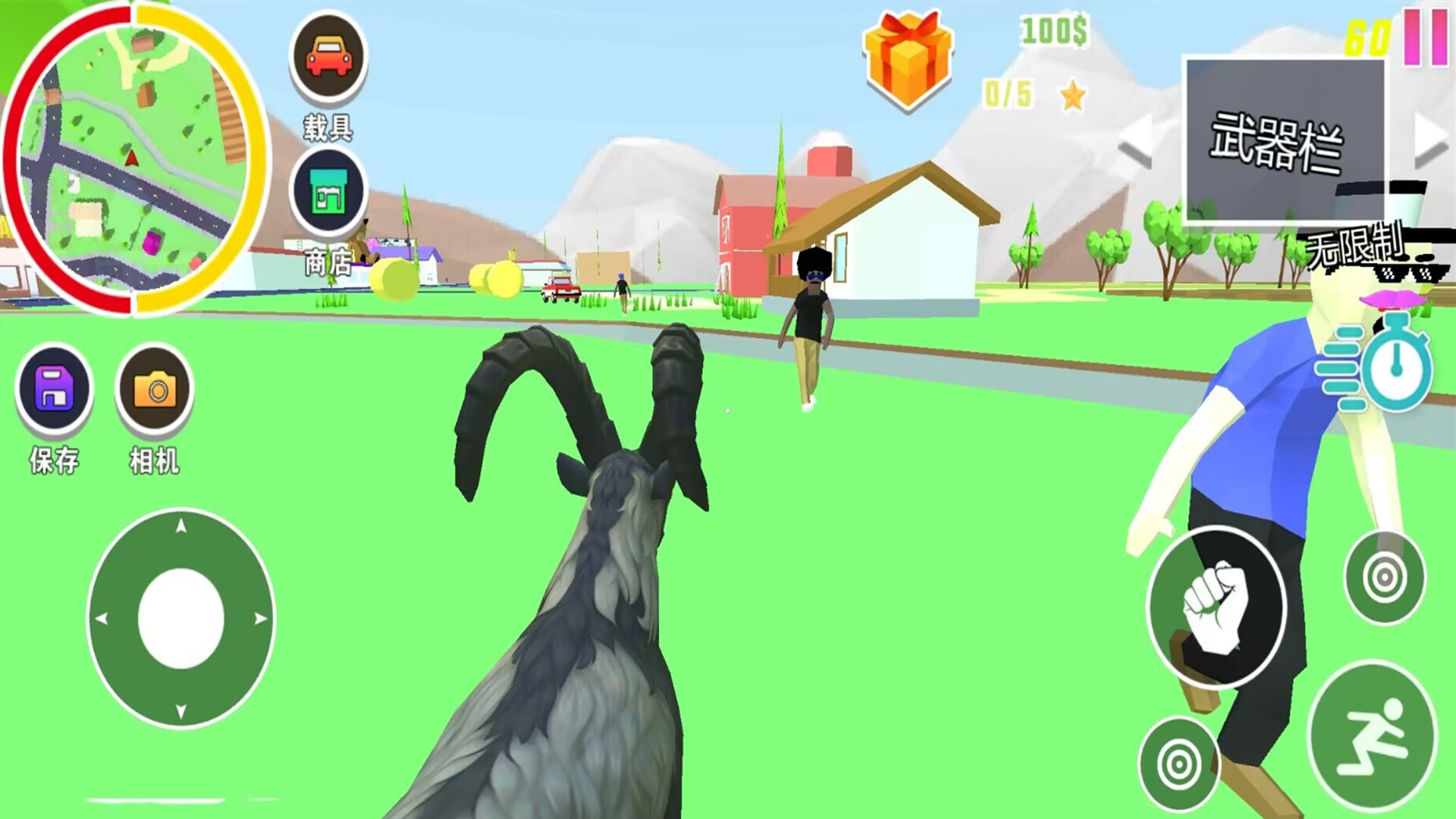This screenshot has width=1456, height=819.
Task: Click the circular minimap
Action: [x=135, y=158]
